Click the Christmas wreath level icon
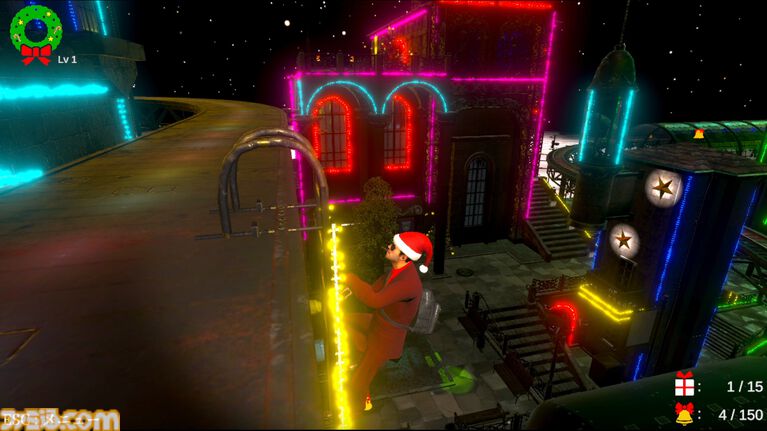This screenshot has width=767, height=431. click(x=35, y=31)
